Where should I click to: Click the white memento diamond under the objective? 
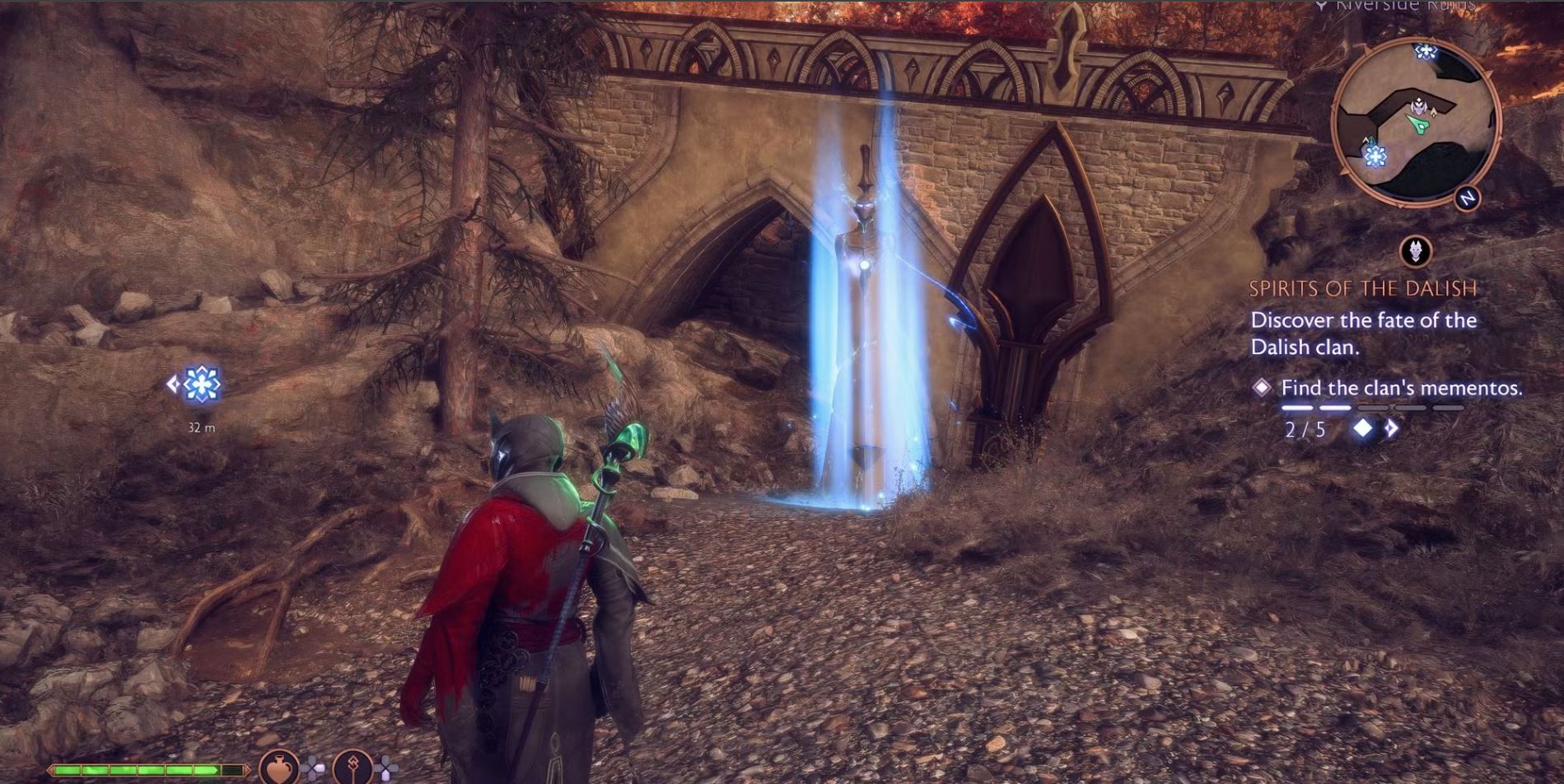pos(1363,427)
